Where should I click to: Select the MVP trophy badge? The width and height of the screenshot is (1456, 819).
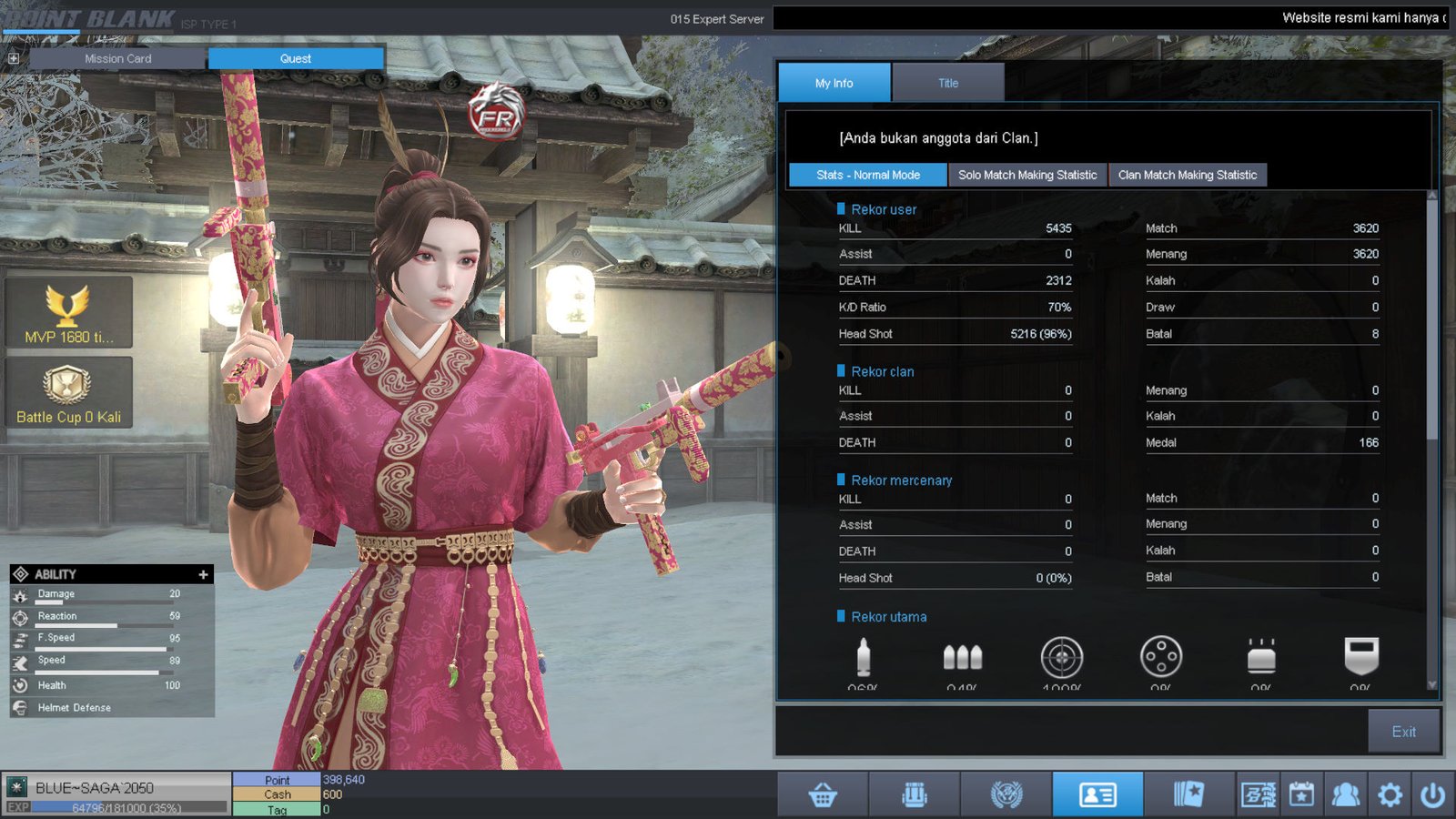pos(68,312)
